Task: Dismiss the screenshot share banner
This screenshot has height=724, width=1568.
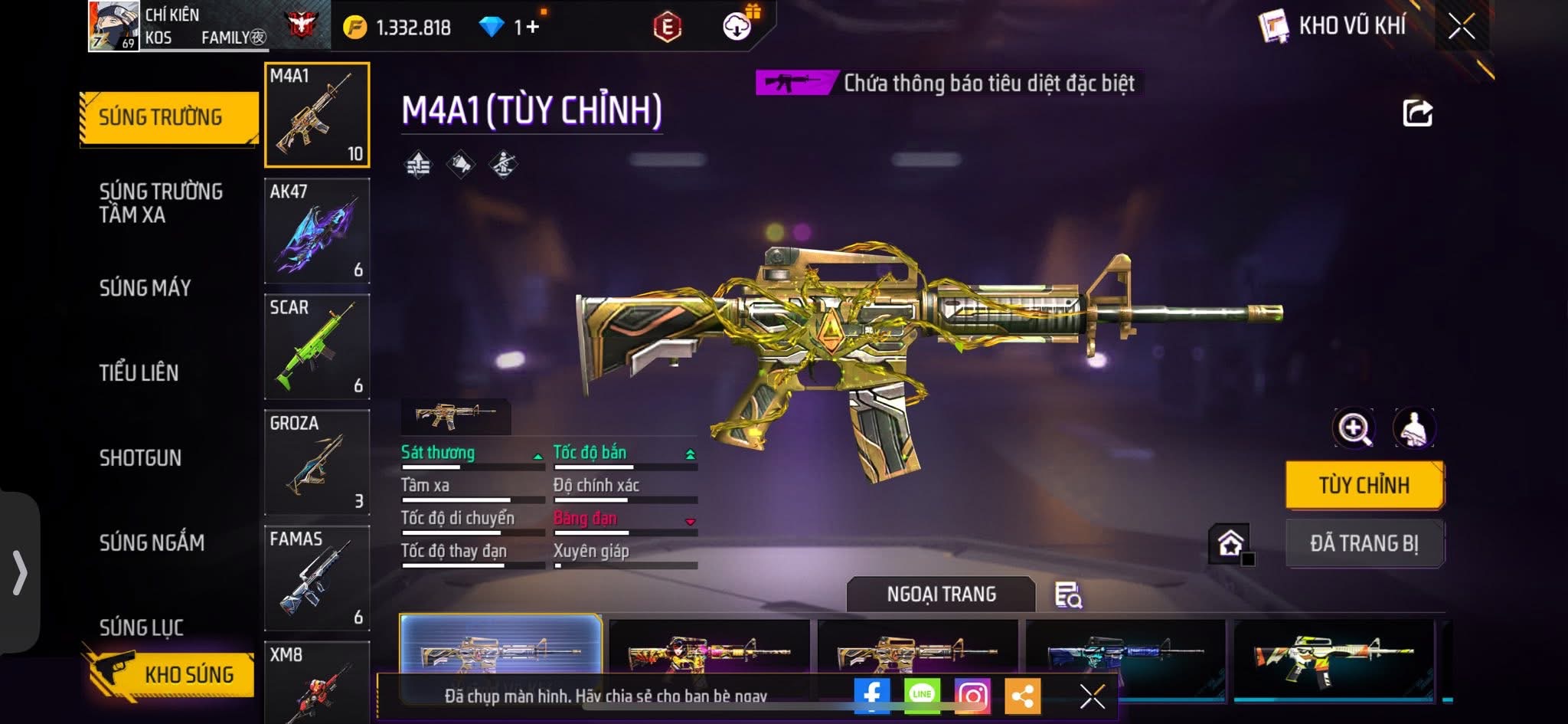Action: coord(1092,696)
